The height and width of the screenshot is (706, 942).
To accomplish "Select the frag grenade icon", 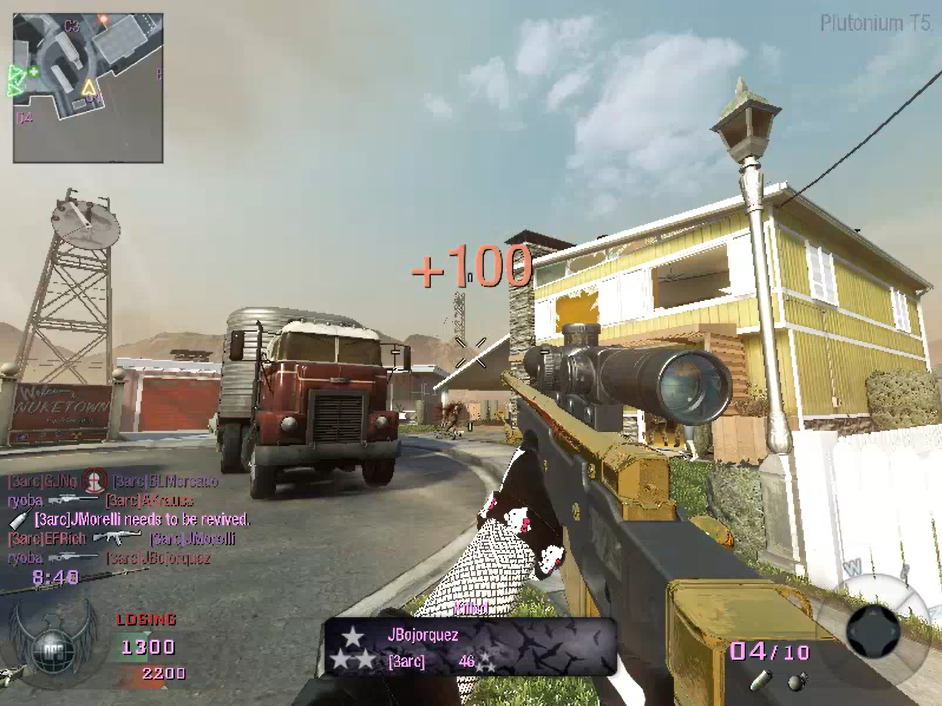I will point(797,681).
